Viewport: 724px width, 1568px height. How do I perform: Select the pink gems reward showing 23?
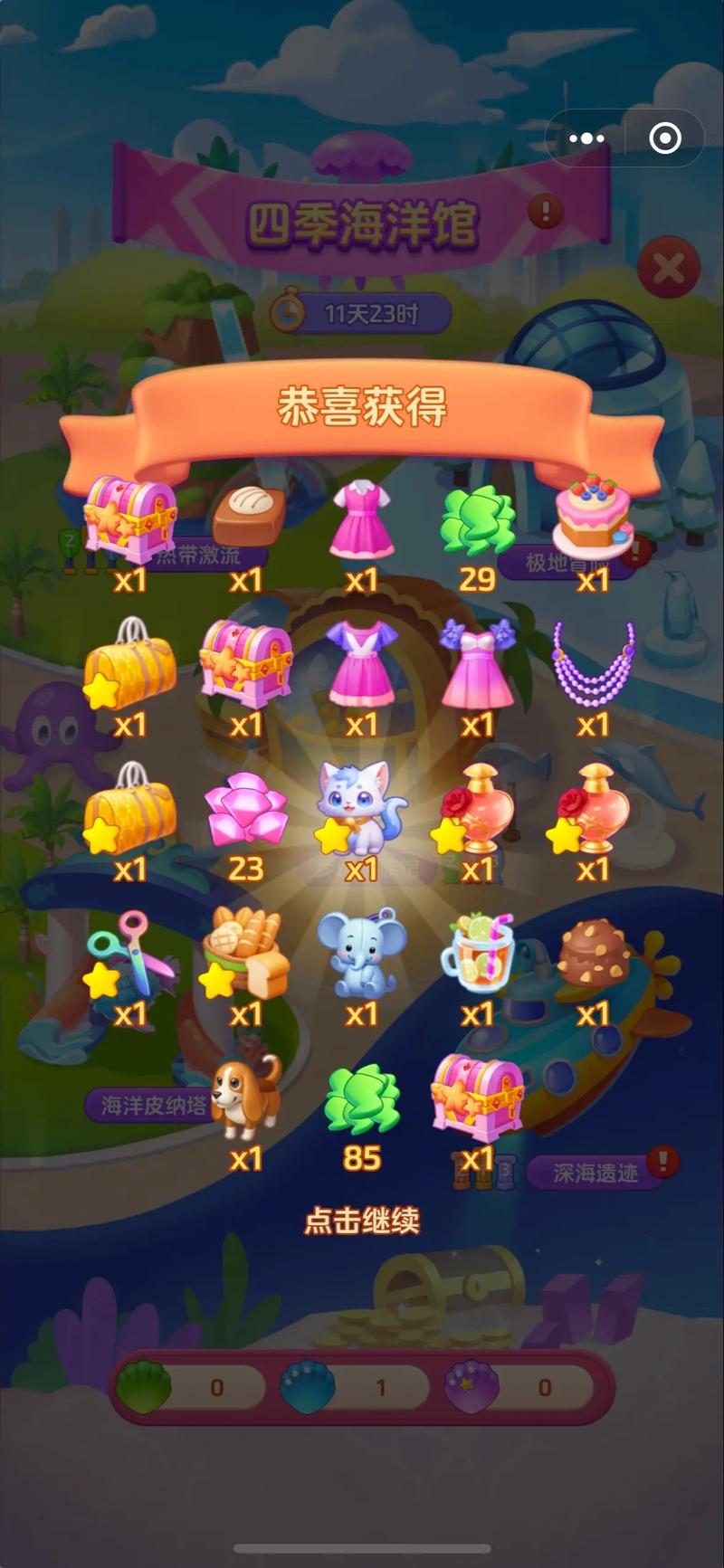click(246, 810)
